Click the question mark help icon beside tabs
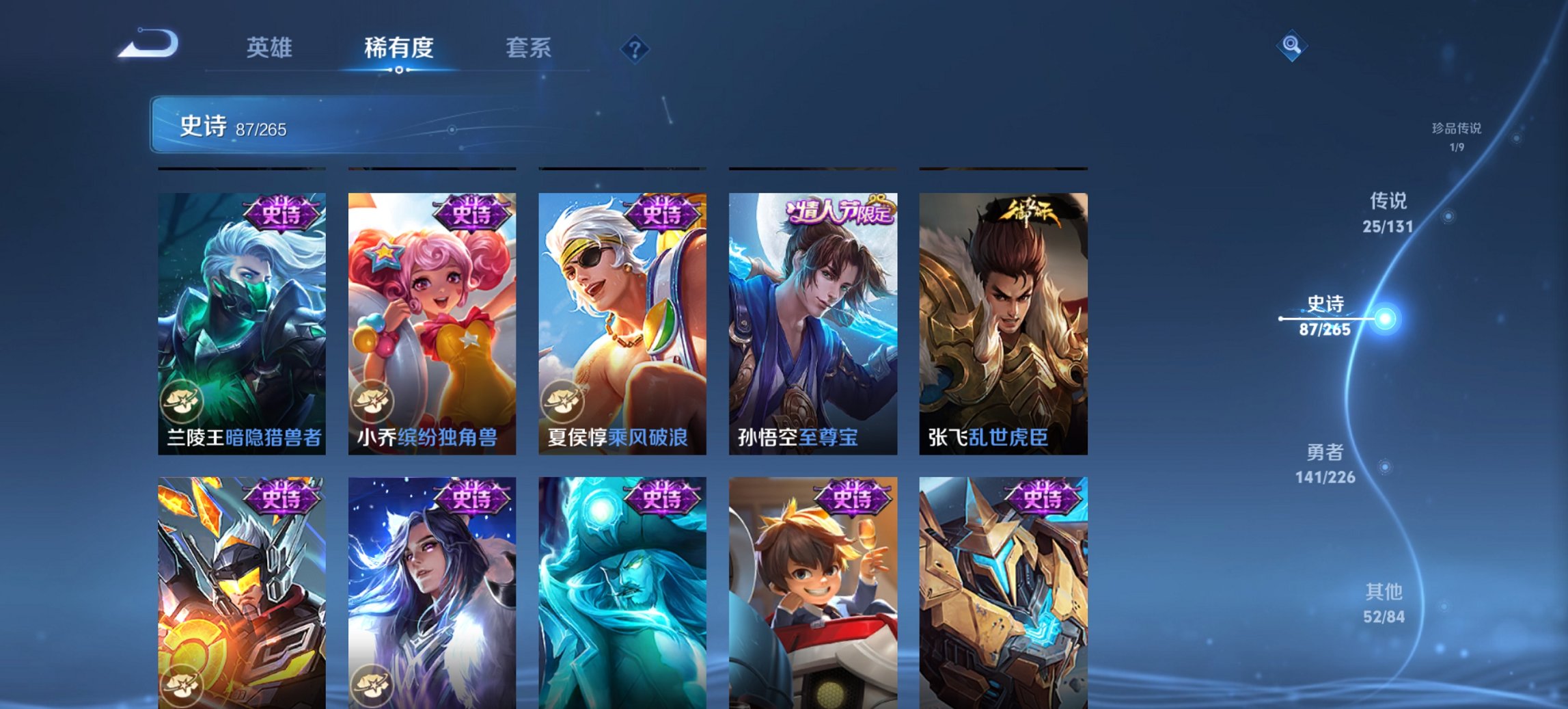 pyautogui.click(x=636, y=49)
